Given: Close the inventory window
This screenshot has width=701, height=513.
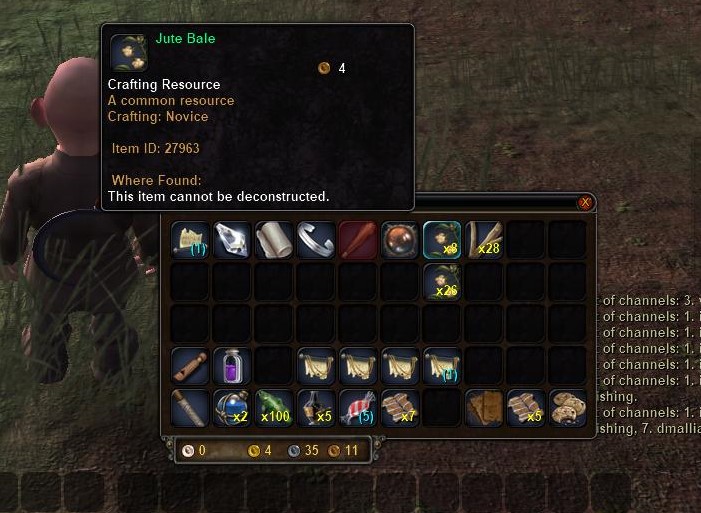Looking at the screenshot, I should point(585,202).
